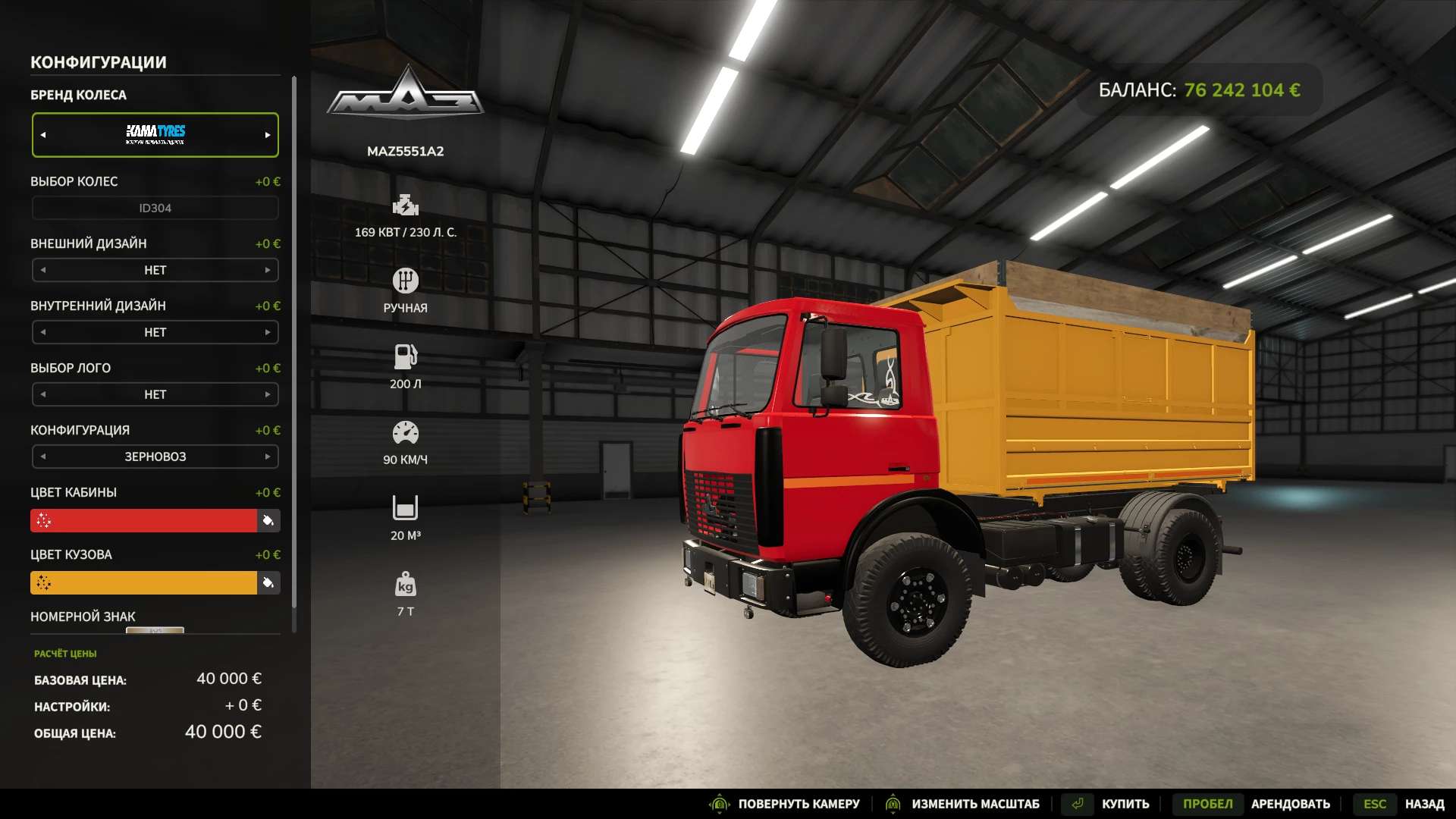Image resolution: width=1456 pixels, height=819 pixels.
Task: Buy the truck with Купить
Action: click(1125, 804)
